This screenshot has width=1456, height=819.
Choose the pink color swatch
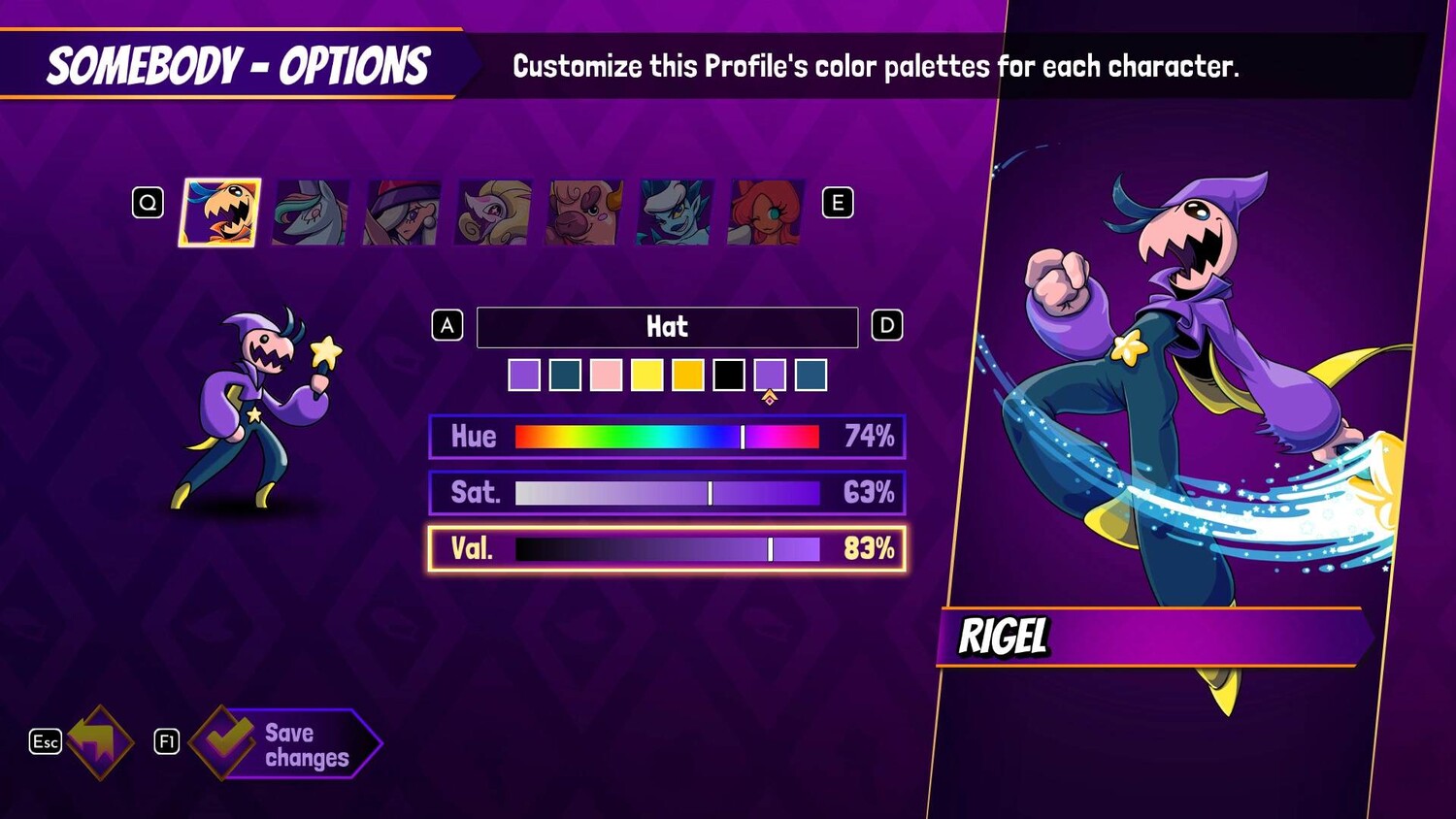click(x=606, y=375)
